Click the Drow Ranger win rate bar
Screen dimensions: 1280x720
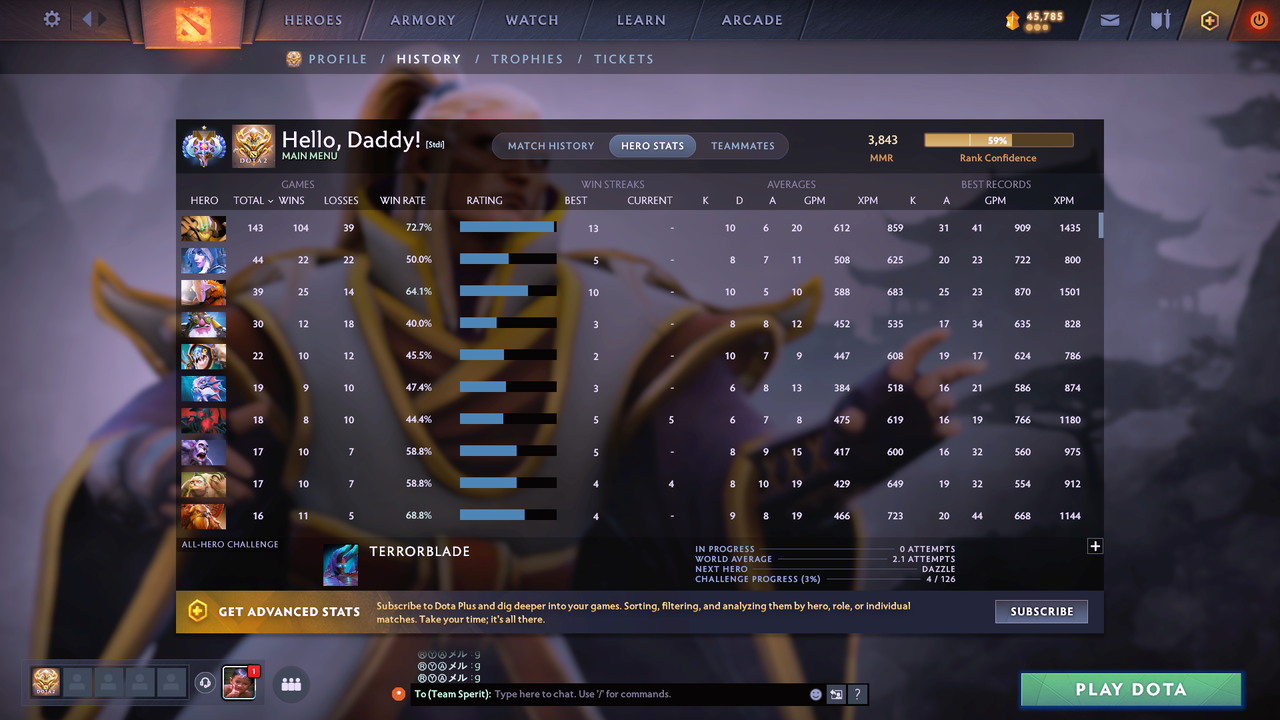tap(507, 259)
